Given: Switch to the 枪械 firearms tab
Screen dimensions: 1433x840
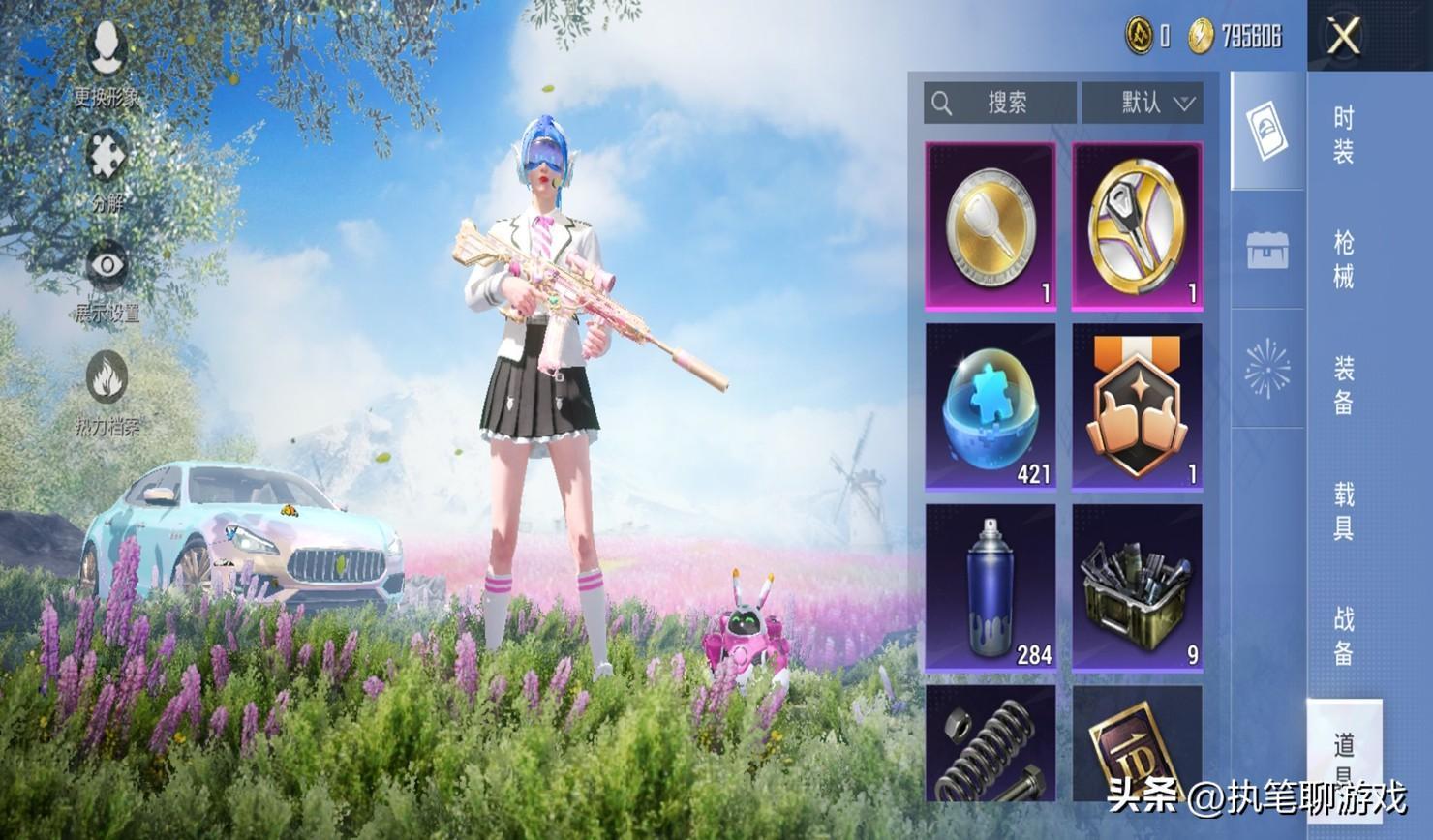Looking at the screenshot, I should (x=1344, y=259).
